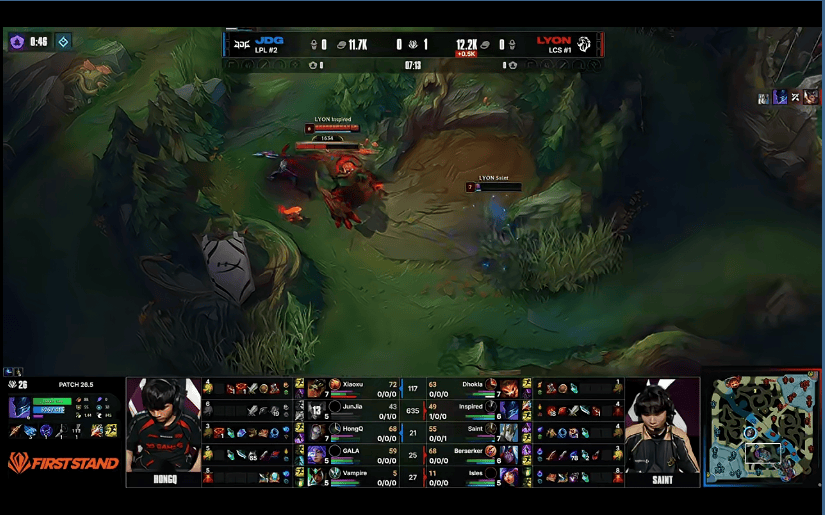Click GALA's scoreboard entry
Viewport: 825px width, 515px height.
[x=351, y=453]
